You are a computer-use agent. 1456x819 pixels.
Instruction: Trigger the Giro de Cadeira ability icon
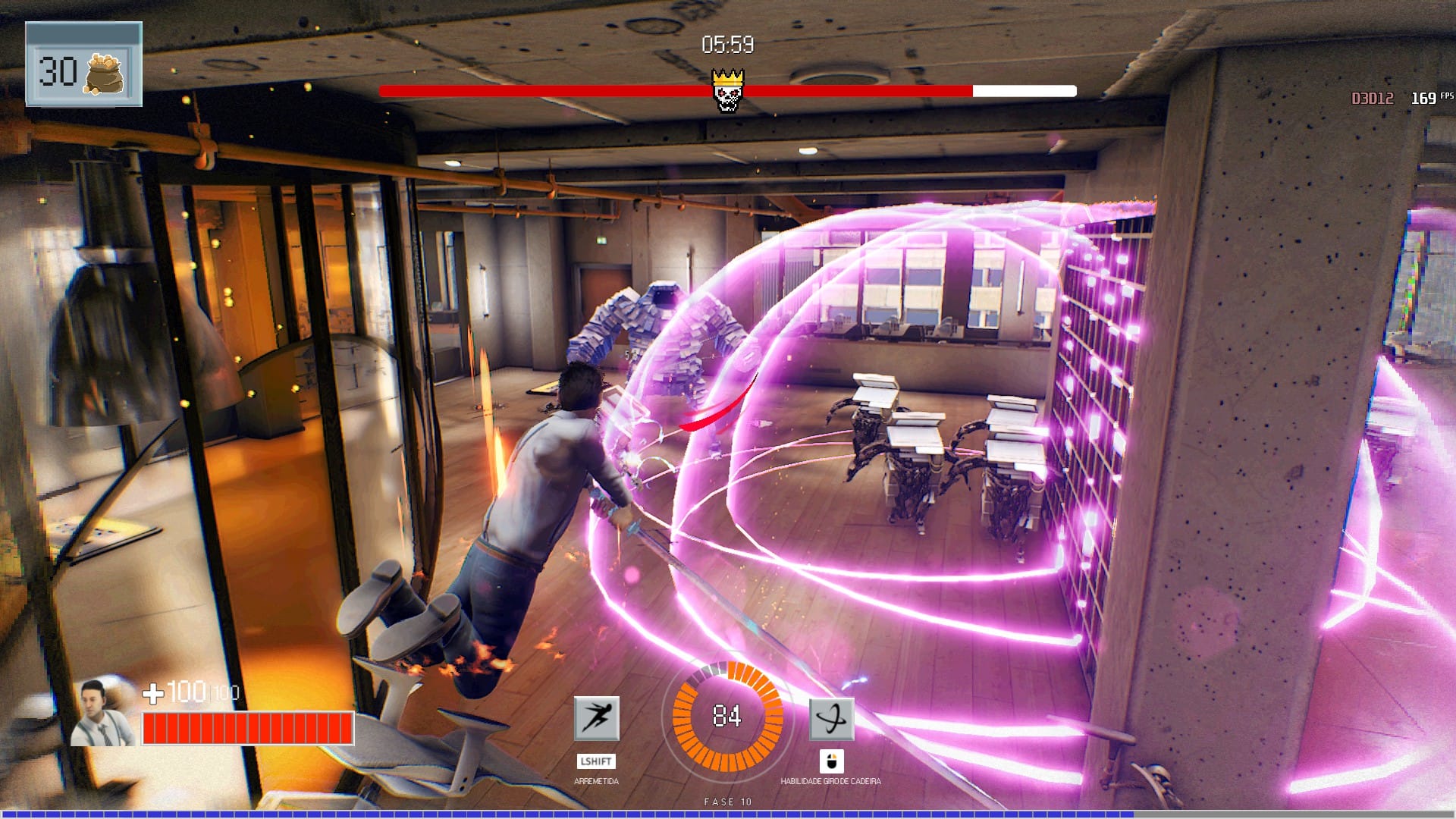[x=831, y=718]
